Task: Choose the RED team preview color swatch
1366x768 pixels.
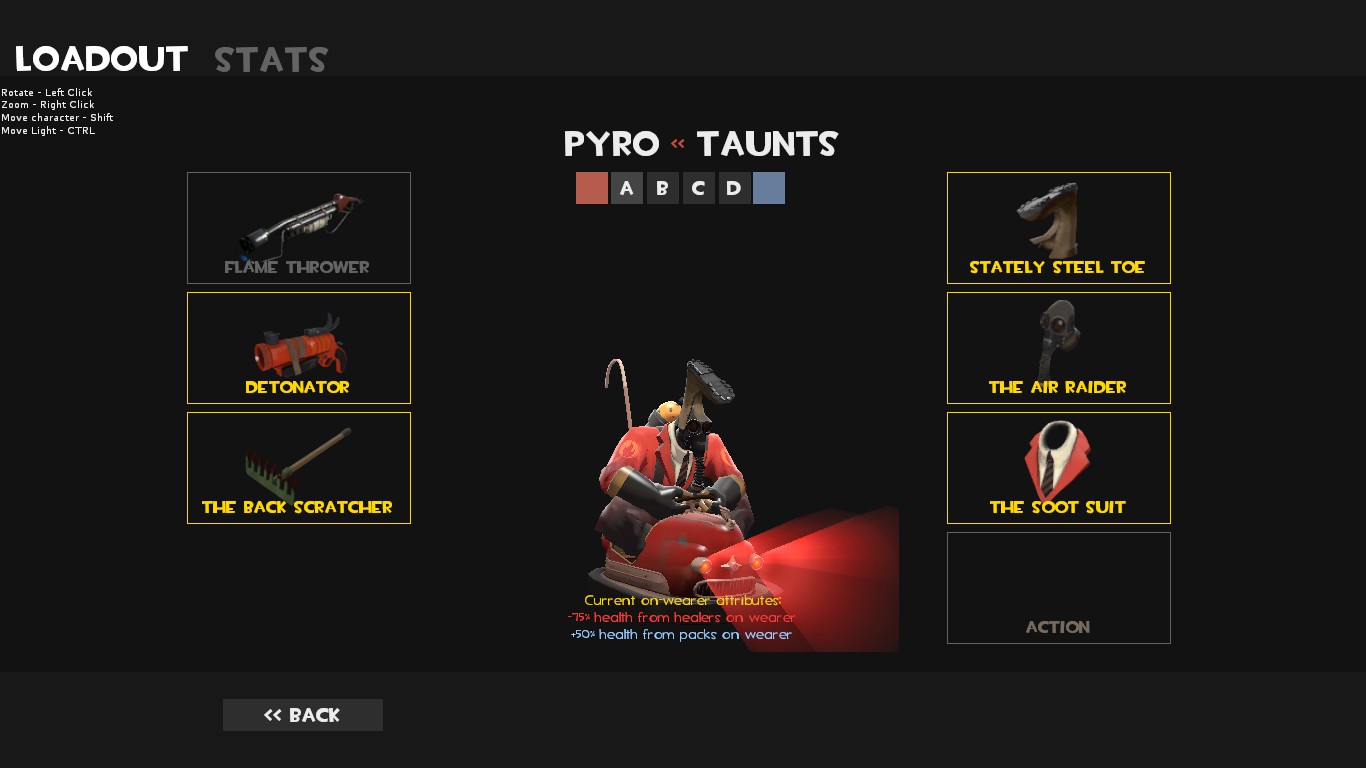Action: coord(592,188)
